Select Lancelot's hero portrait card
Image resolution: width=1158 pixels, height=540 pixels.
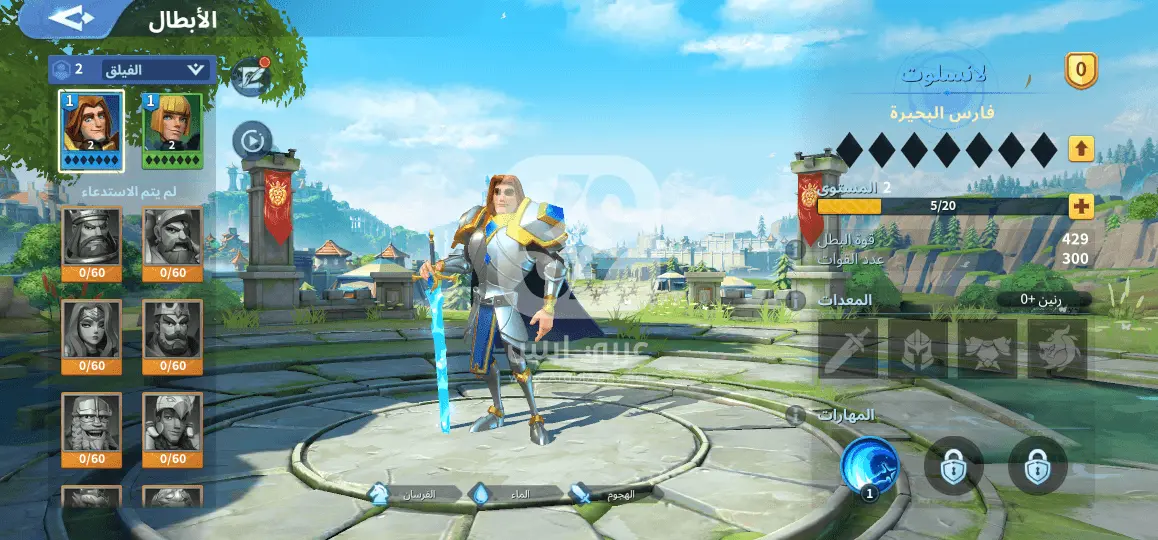pyautogui.click(x=92, y=130)
